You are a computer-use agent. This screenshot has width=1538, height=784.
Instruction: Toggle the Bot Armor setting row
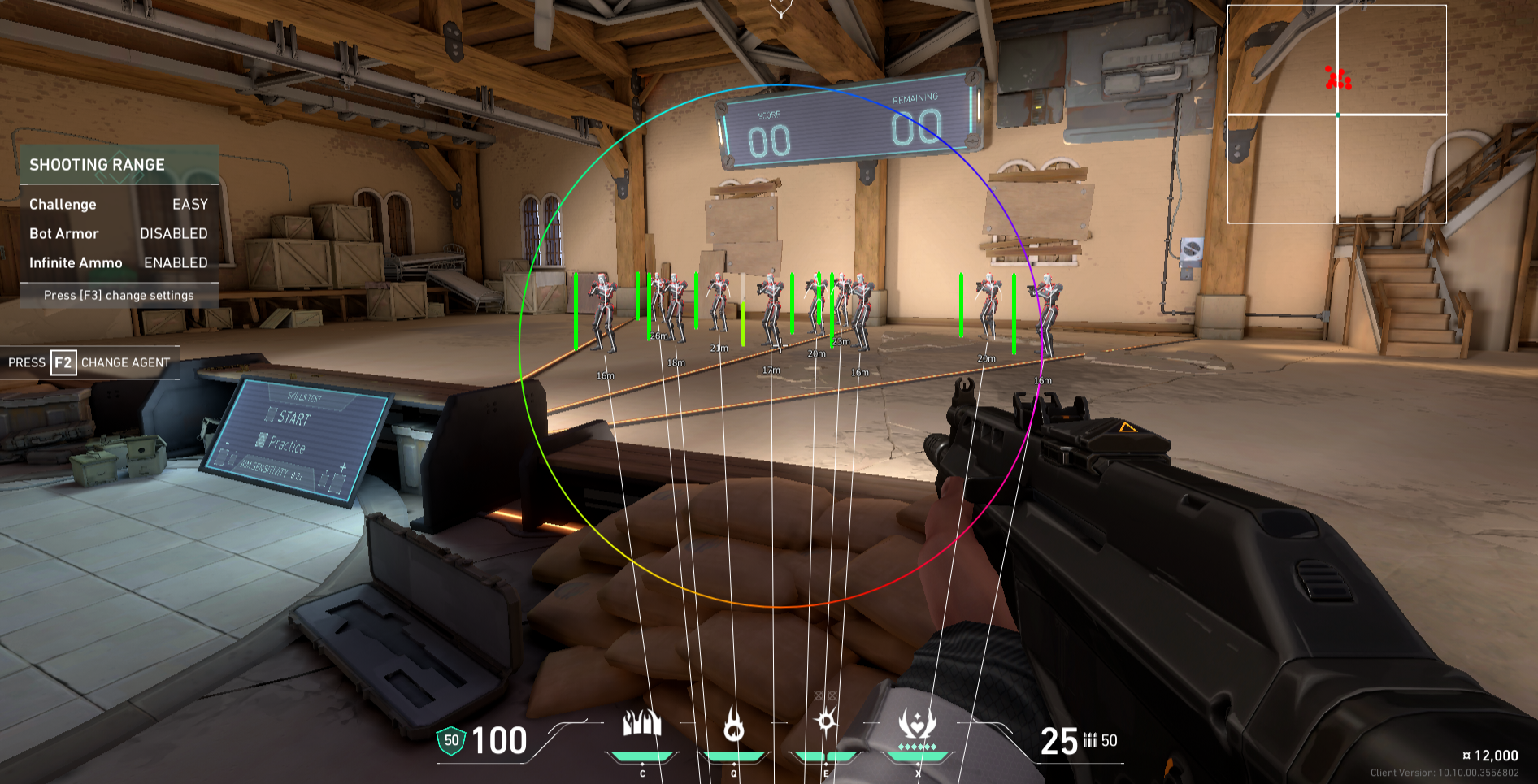click(x=119, y=234)
